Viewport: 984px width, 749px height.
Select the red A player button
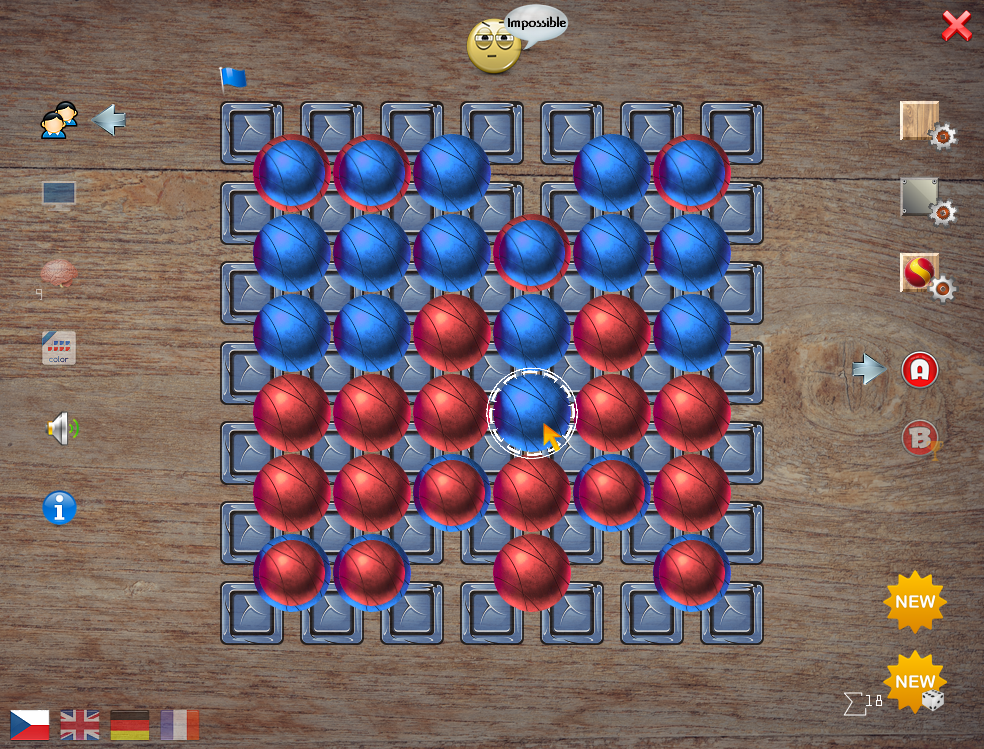tap(919, 370)
